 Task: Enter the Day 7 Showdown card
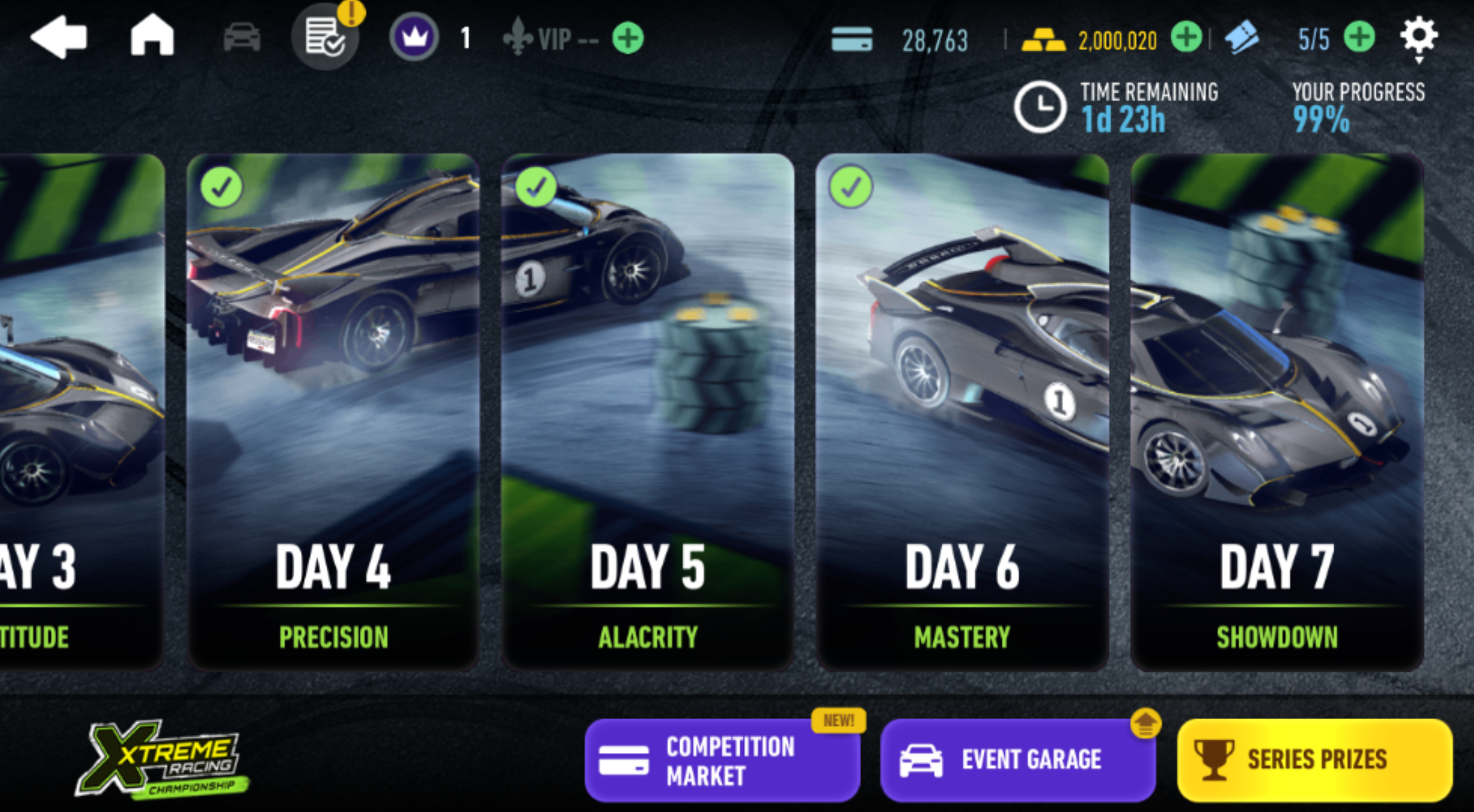(1277, 412)
